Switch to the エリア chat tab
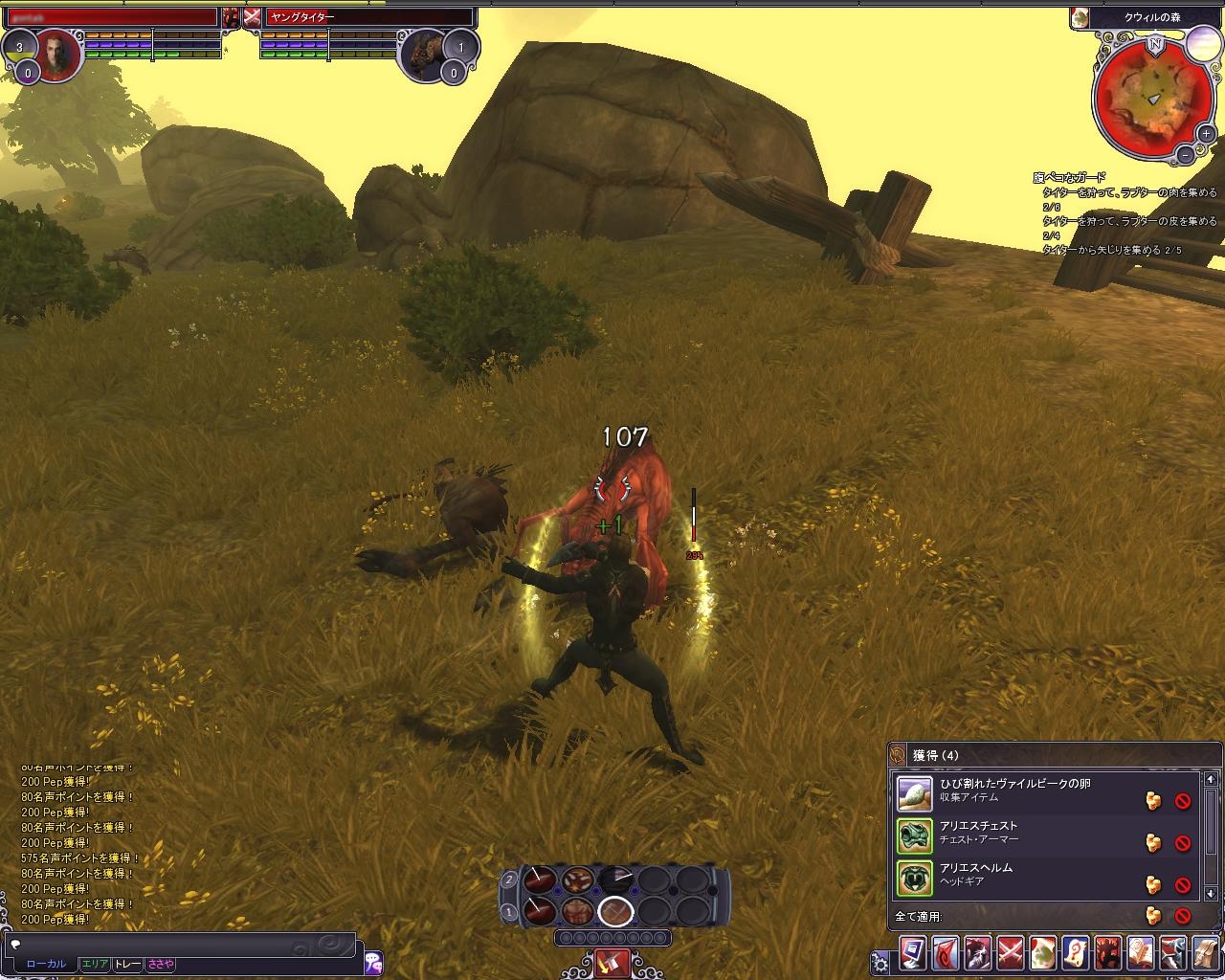 (x=95, y=965)
